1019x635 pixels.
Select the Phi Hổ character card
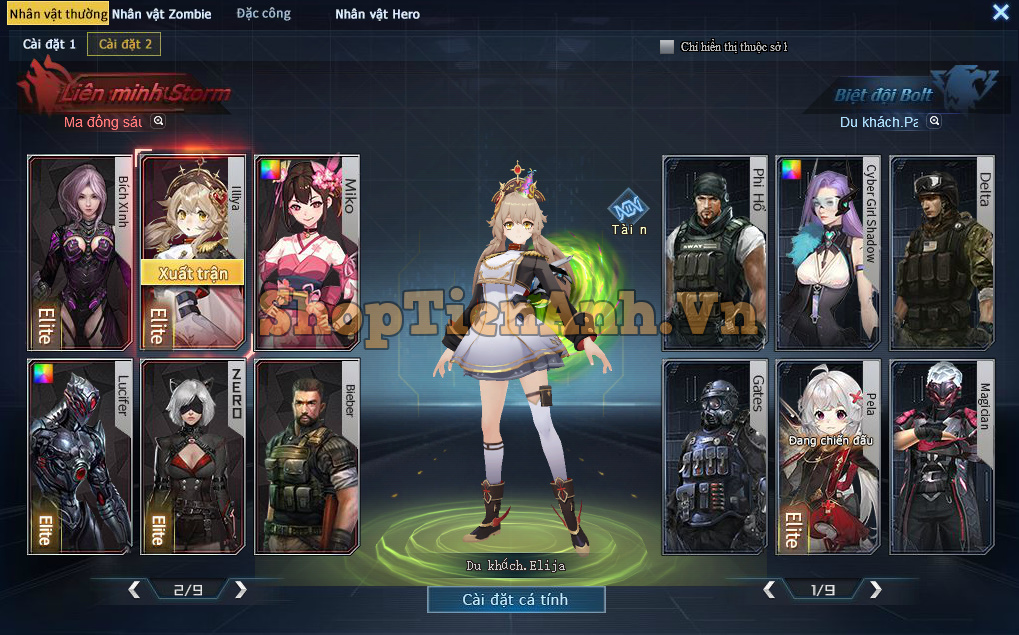pyautogui.click(x=714, y=252)
